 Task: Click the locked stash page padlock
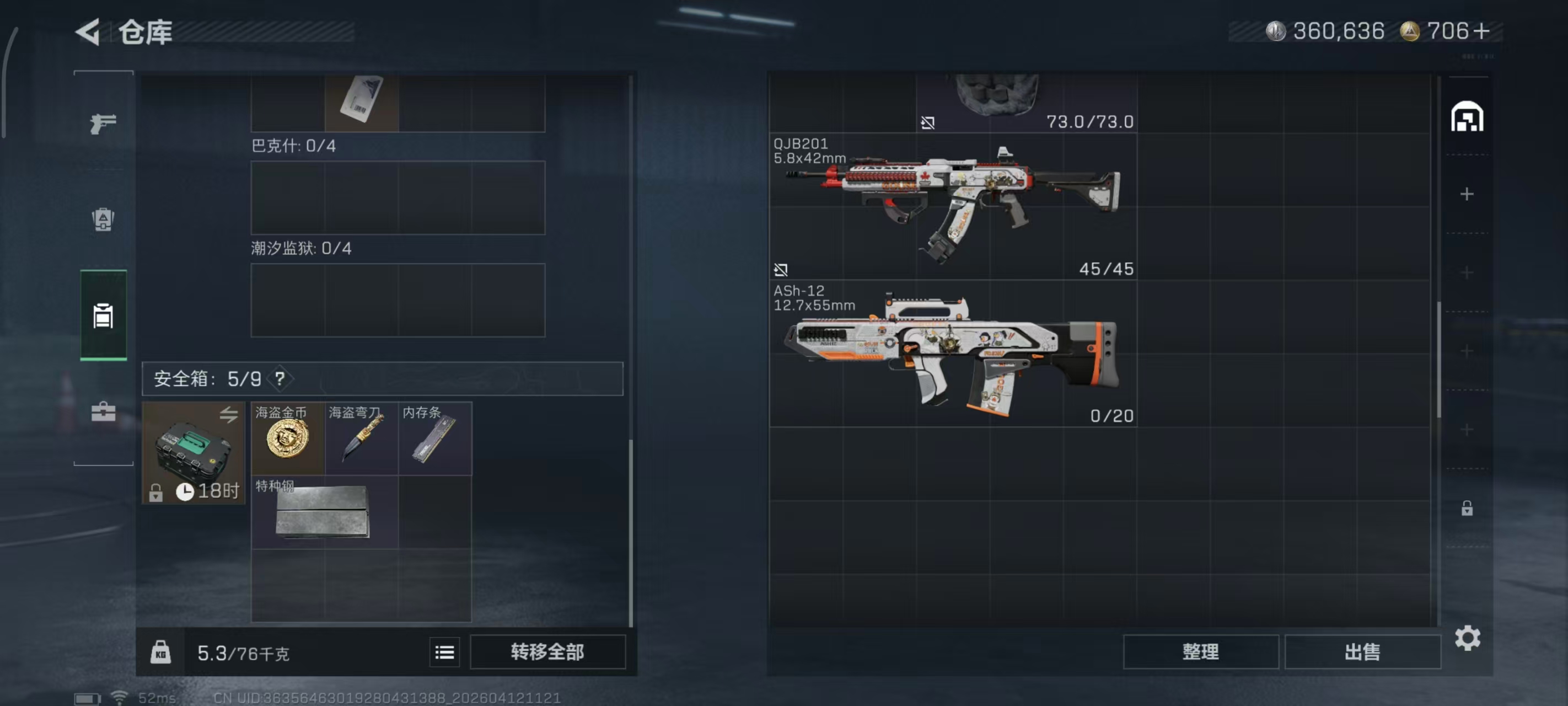pyautogui.click(x=1467, y=508)
